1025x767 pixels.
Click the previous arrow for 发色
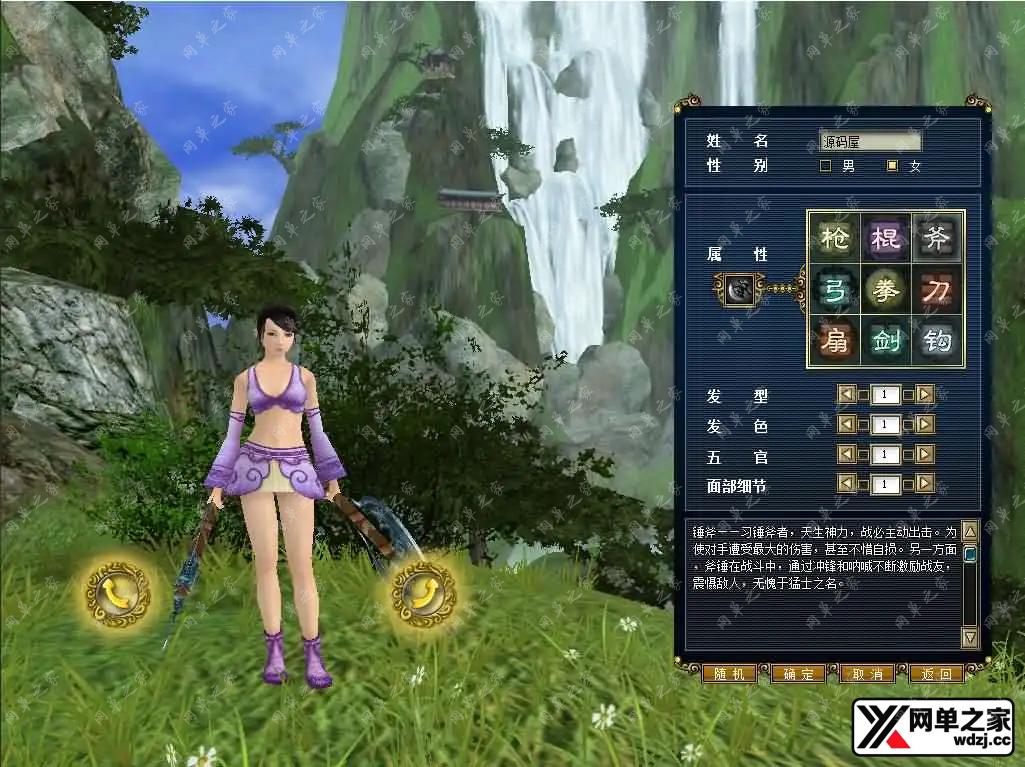tap(847, 425)
